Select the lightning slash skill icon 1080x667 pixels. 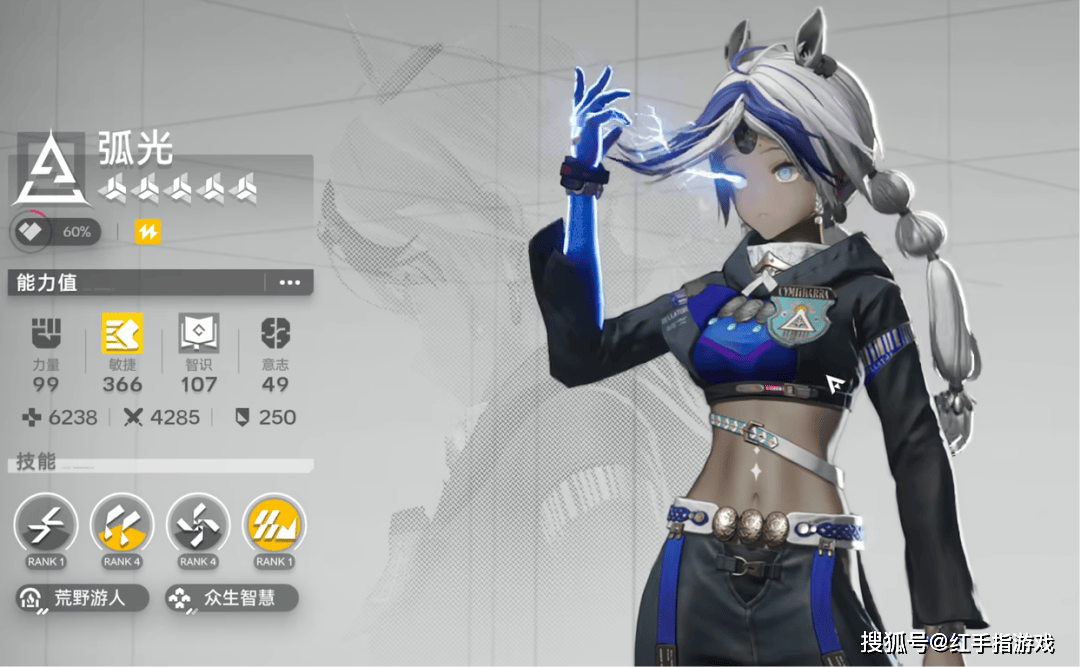45,524
